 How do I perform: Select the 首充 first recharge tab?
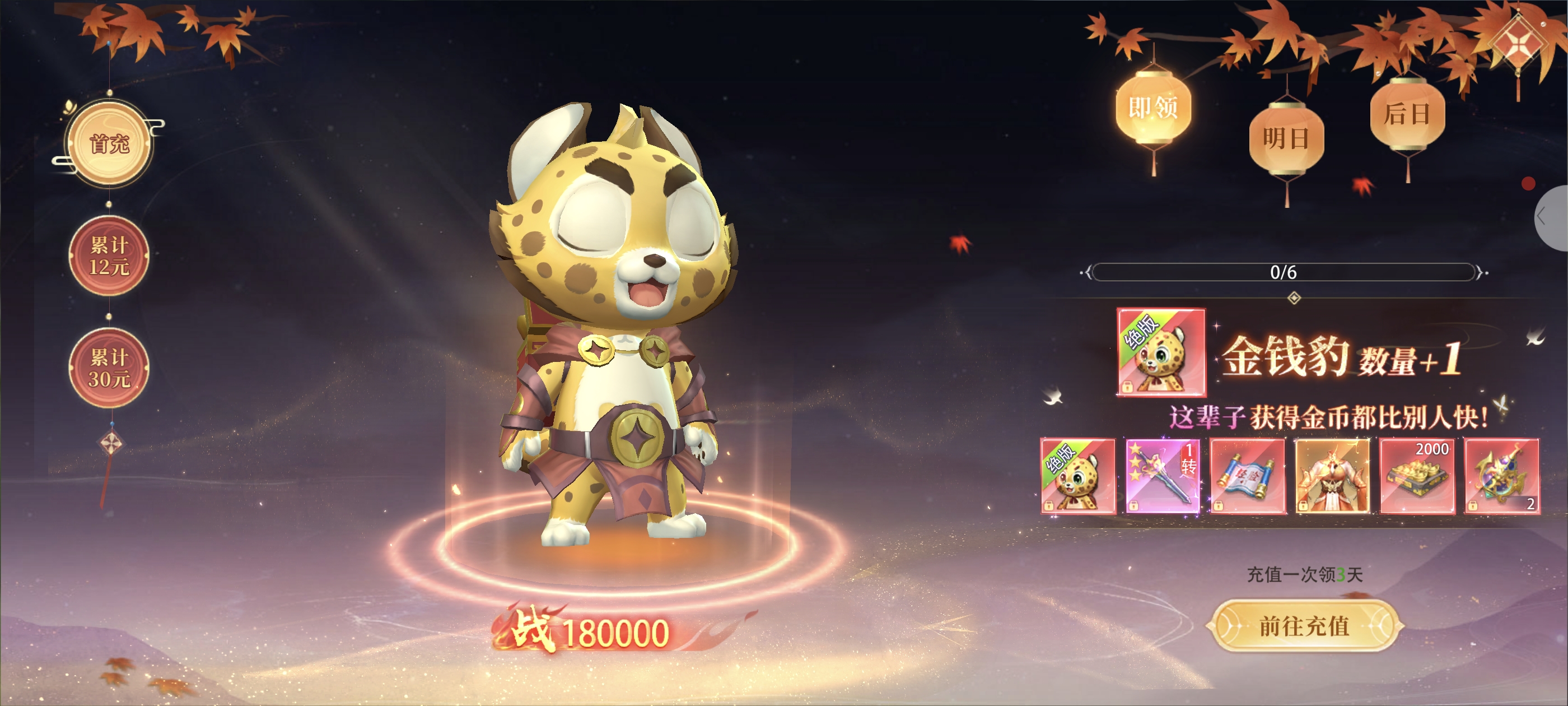(110, 144)
